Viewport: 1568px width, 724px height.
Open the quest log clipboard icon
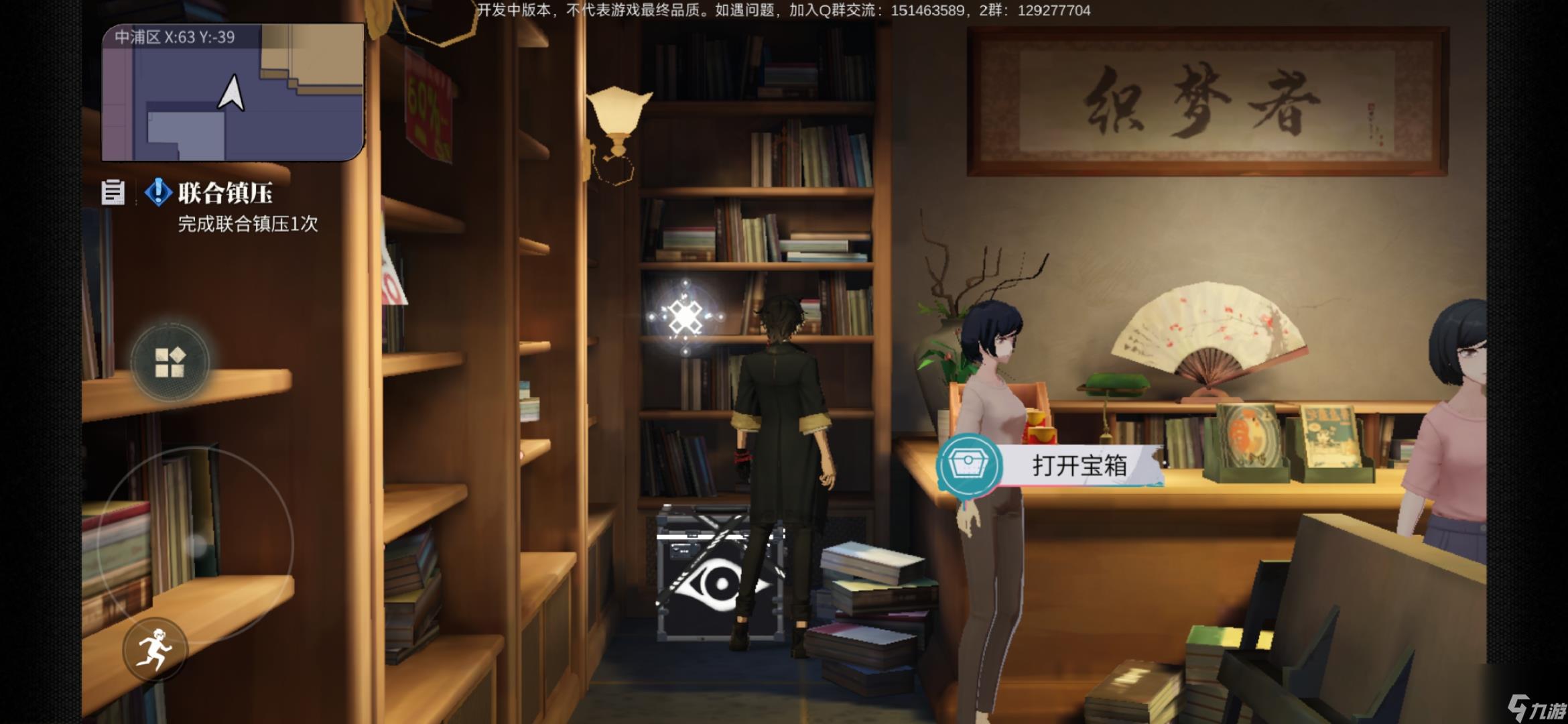(113, 192)
